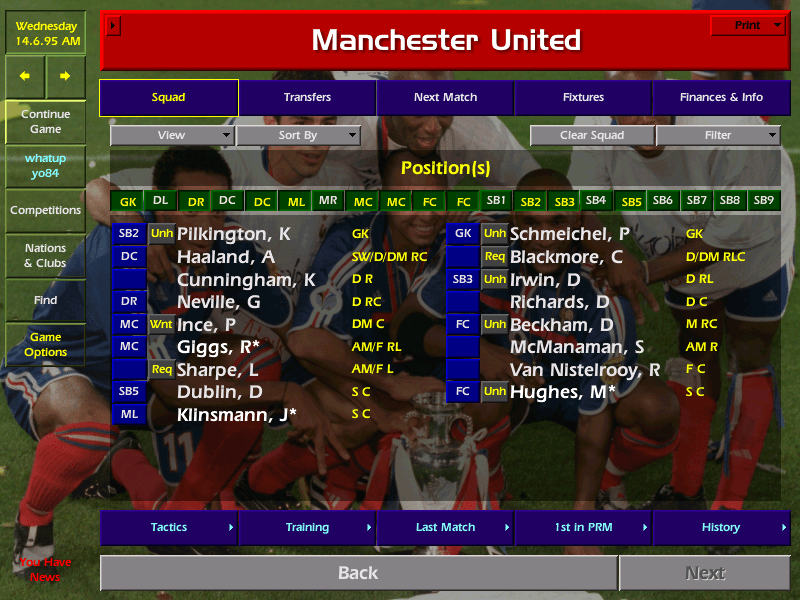800x600 pixels.
Task: Open club History
Action: point(721,527)
